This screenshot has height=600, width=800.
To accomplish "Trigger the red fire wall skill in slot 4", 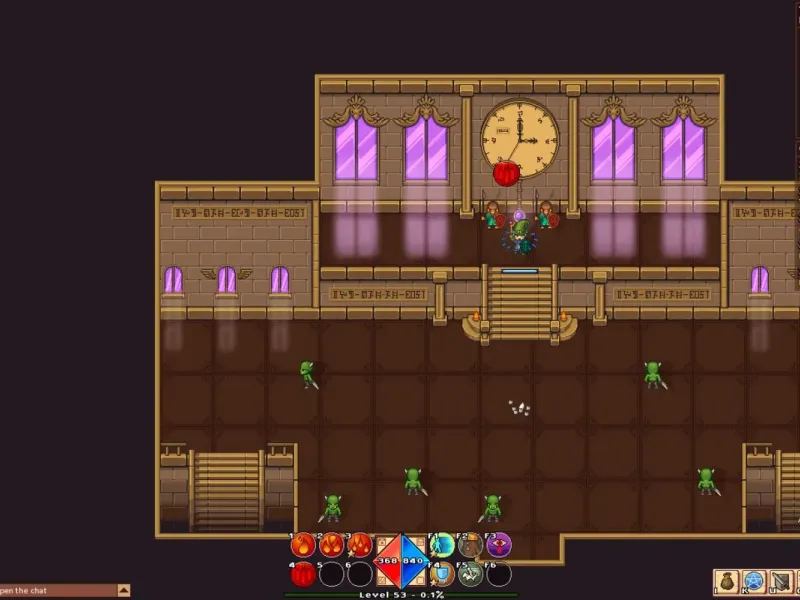I will pos(303,574).
